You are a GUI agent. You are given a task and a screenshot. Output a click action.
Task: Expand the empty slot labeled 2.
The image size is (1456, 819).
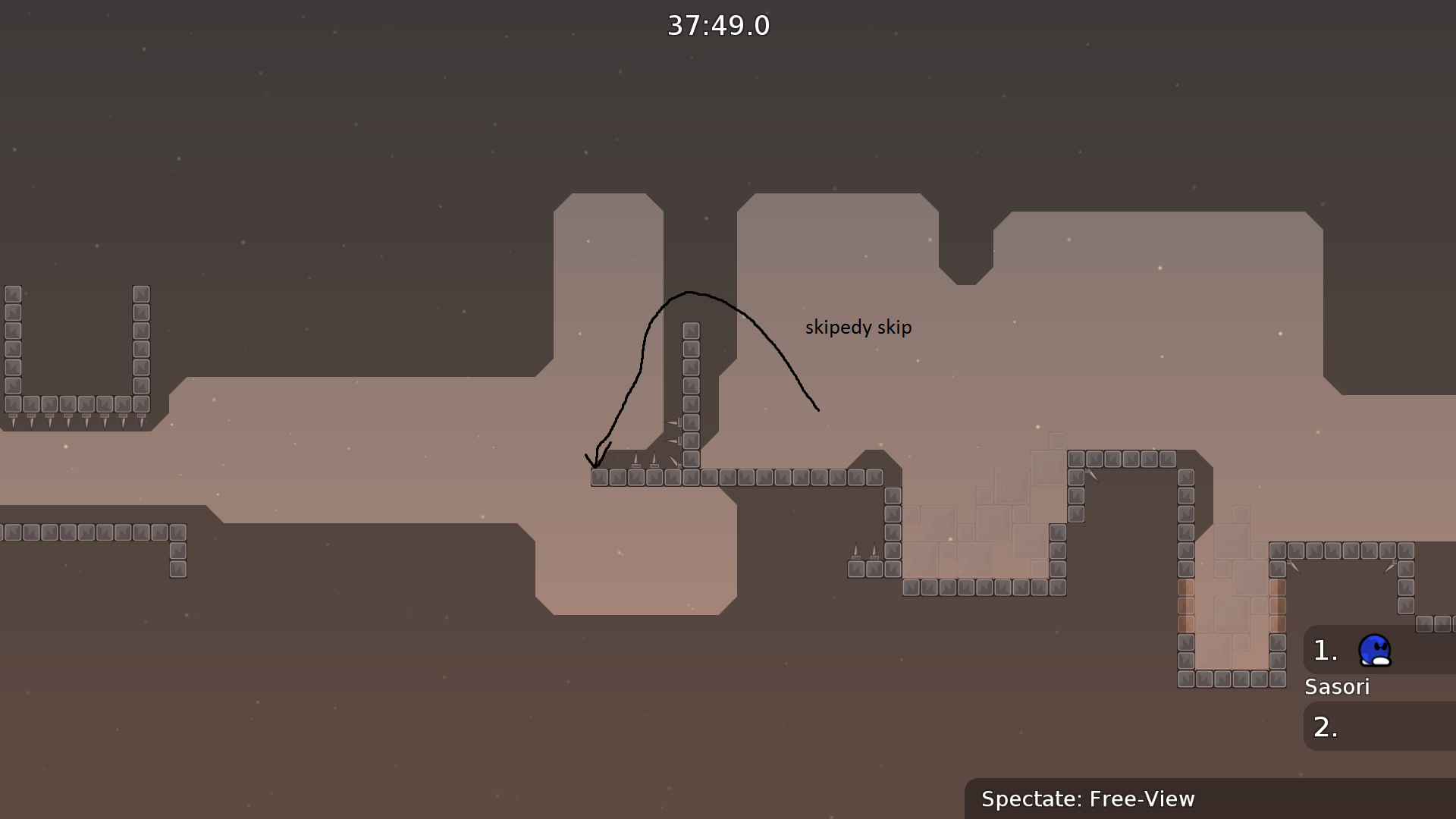pyautogui.click(x=1323, y=726)
